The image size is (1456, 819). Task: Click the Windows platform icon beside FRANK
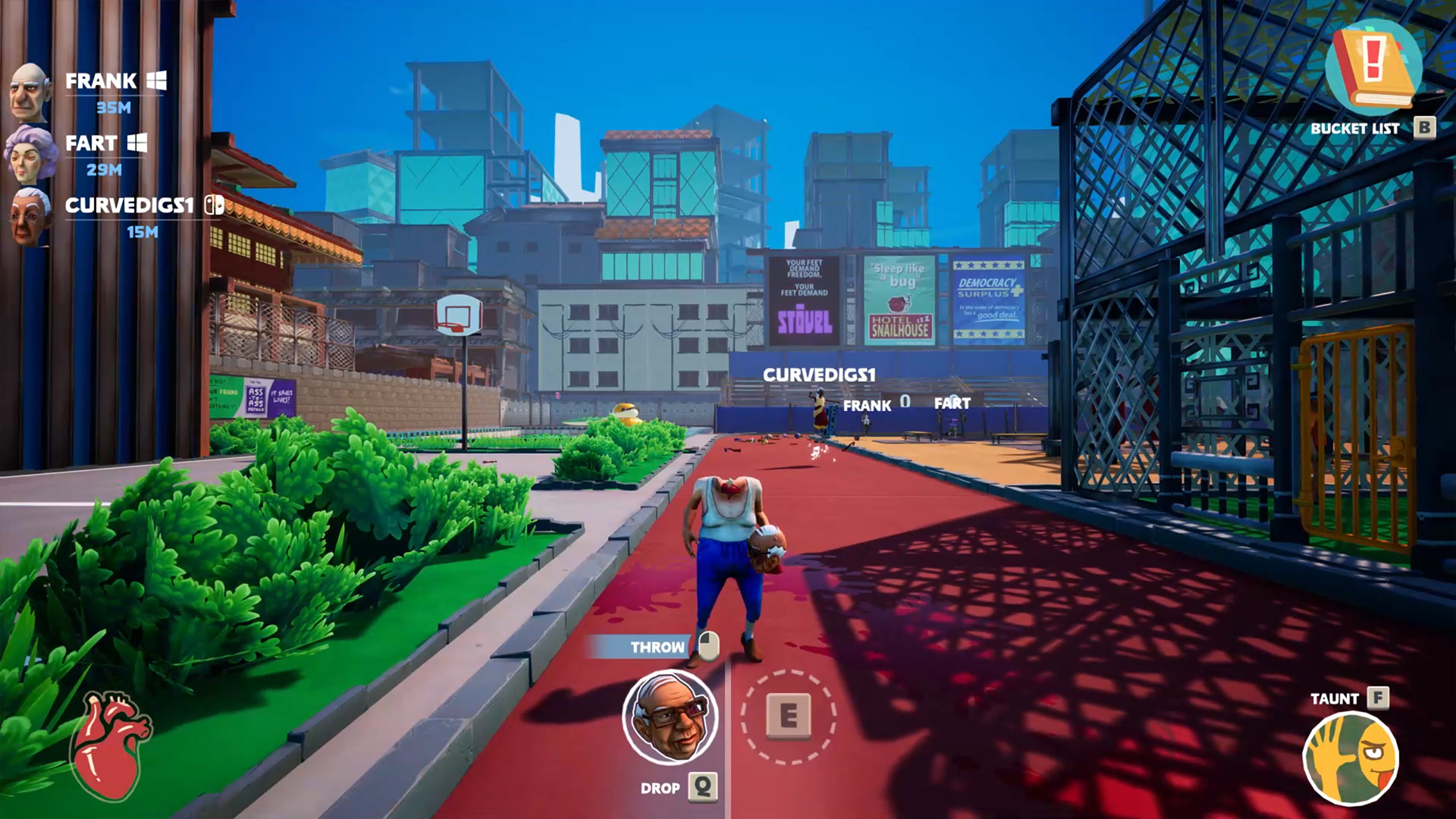pyautogui.click(x=156, y=78)
